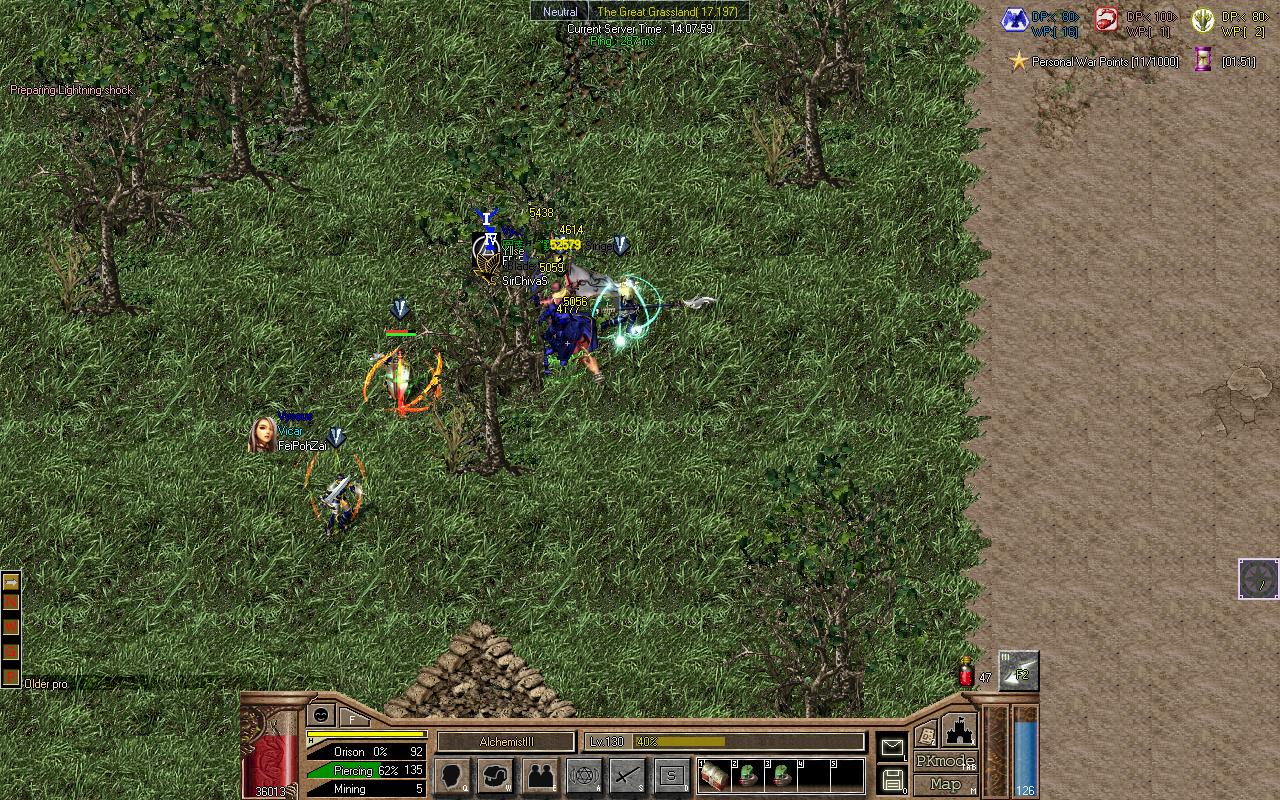Click the floppy disk save icon
Image resolution: width=1280 pixels, height=800 pixels.
891,780
